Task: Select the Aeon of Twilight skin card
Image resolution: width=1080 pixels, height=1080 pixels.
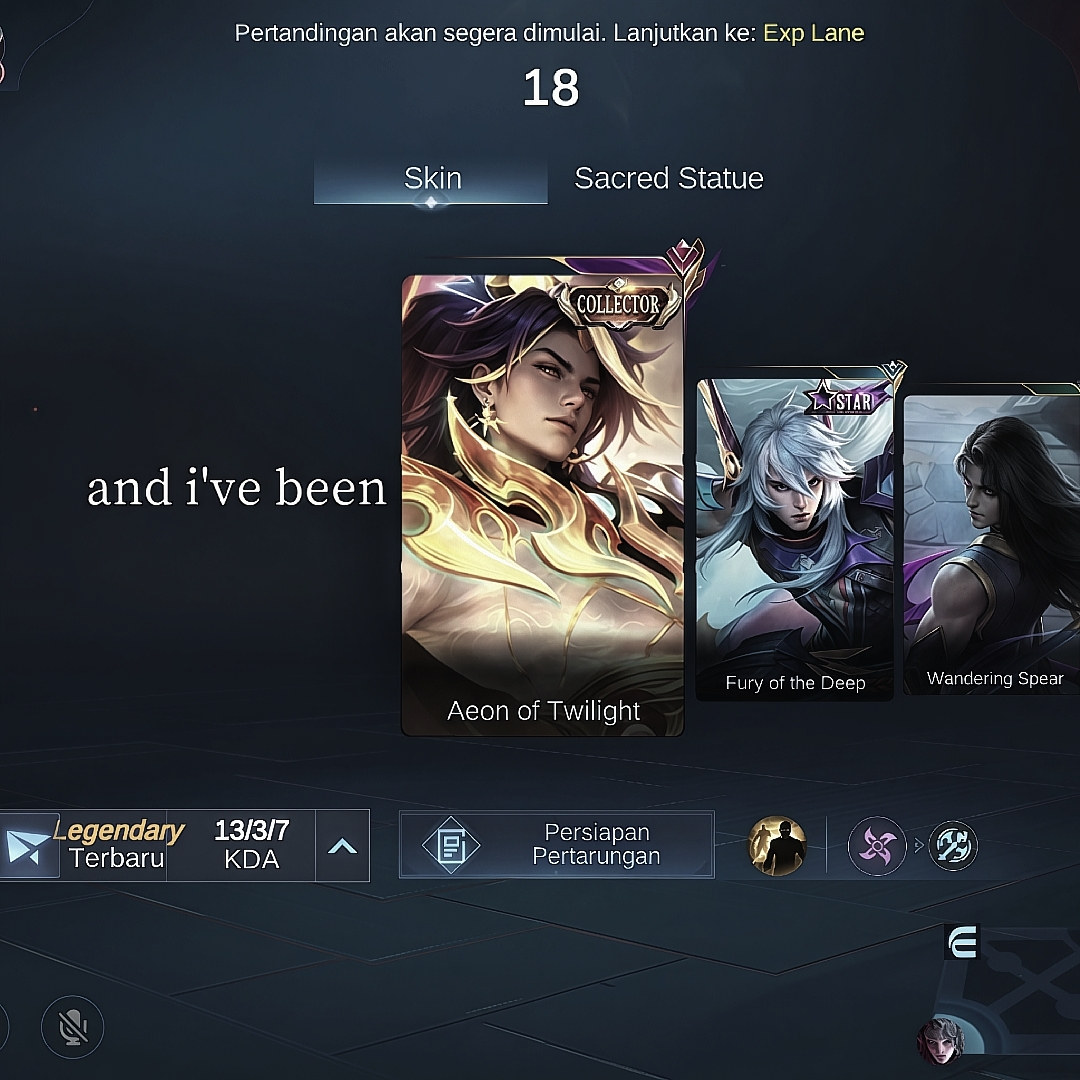Action: tap(543, 505)
